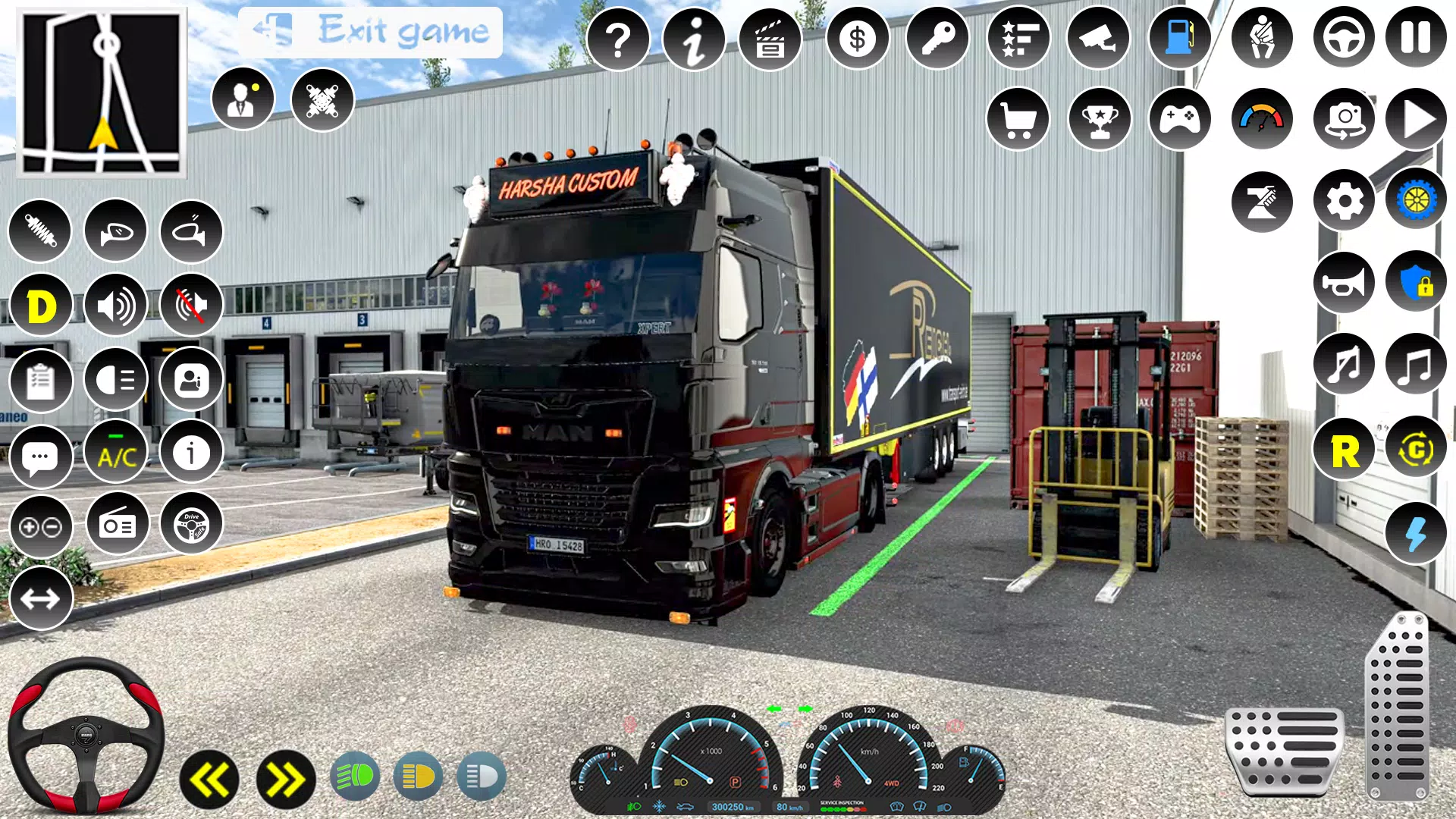Open the gear settings button
The height and width of the screenshot is (819, 1456).
1344,201
